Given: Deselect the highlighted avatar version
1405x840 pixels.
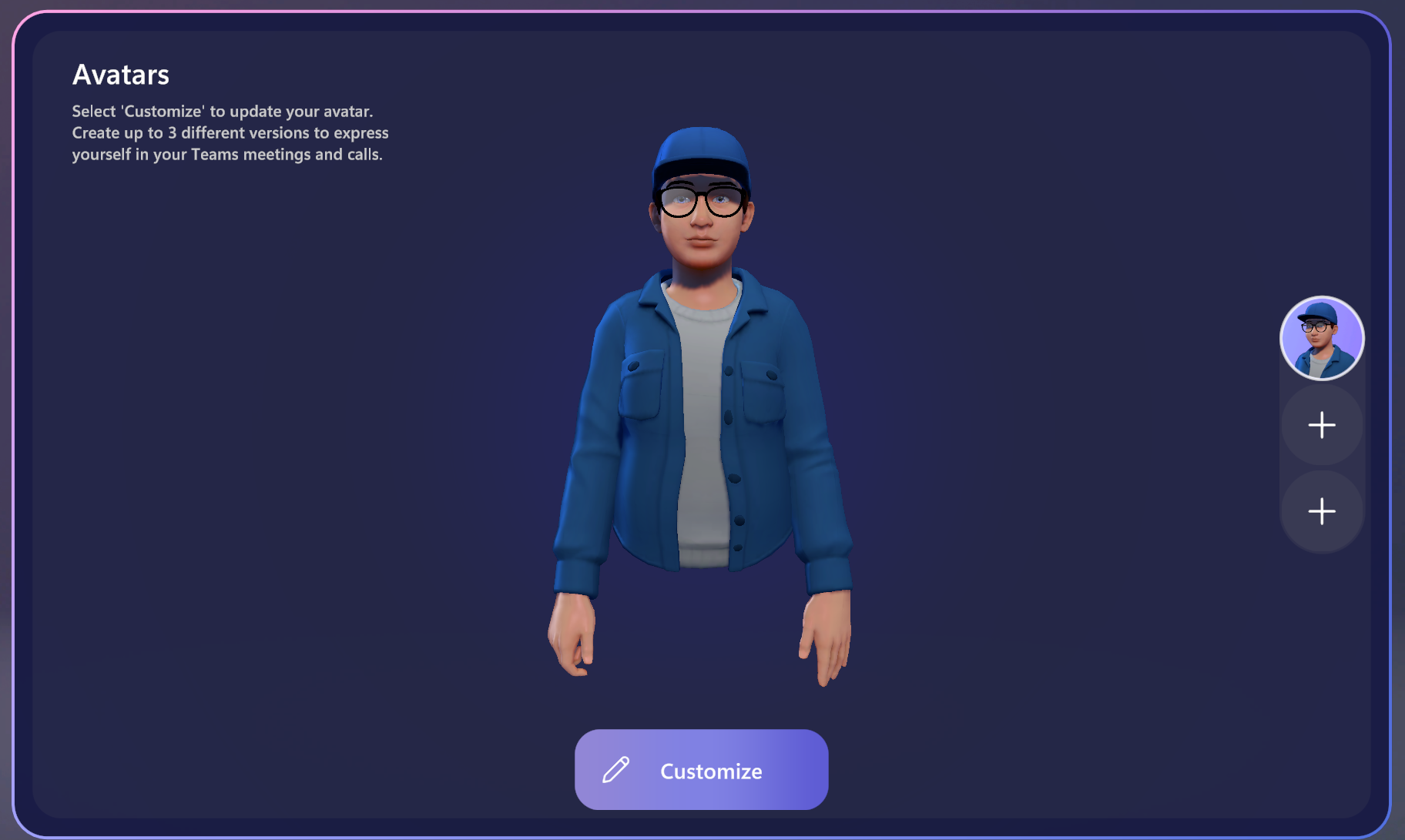Looking at the screenshot, I should (1321, 338).
